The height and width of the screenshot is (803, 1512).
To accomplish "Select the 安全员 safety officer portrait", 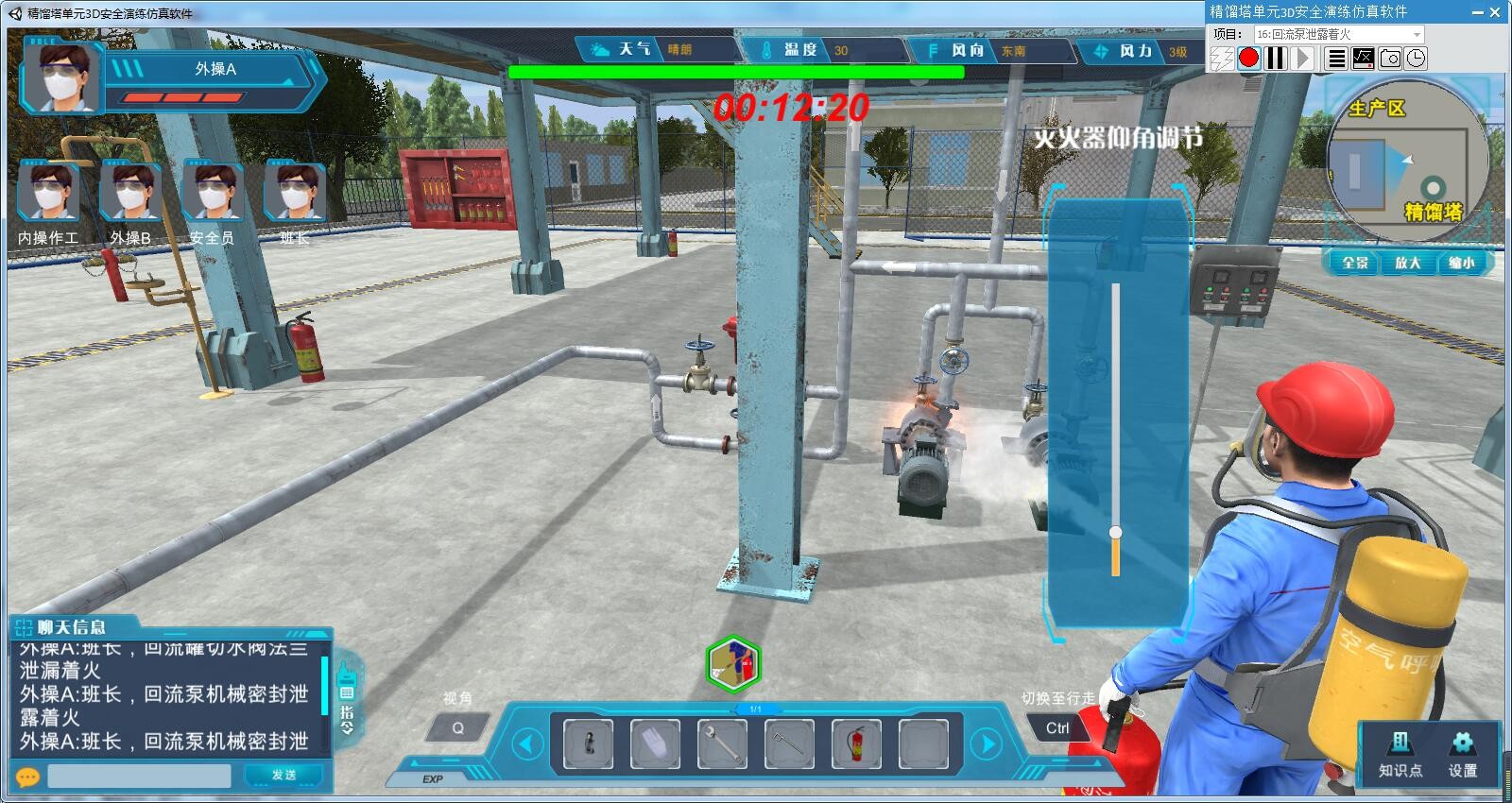I will pyautogui.click(x=213, y=192).
